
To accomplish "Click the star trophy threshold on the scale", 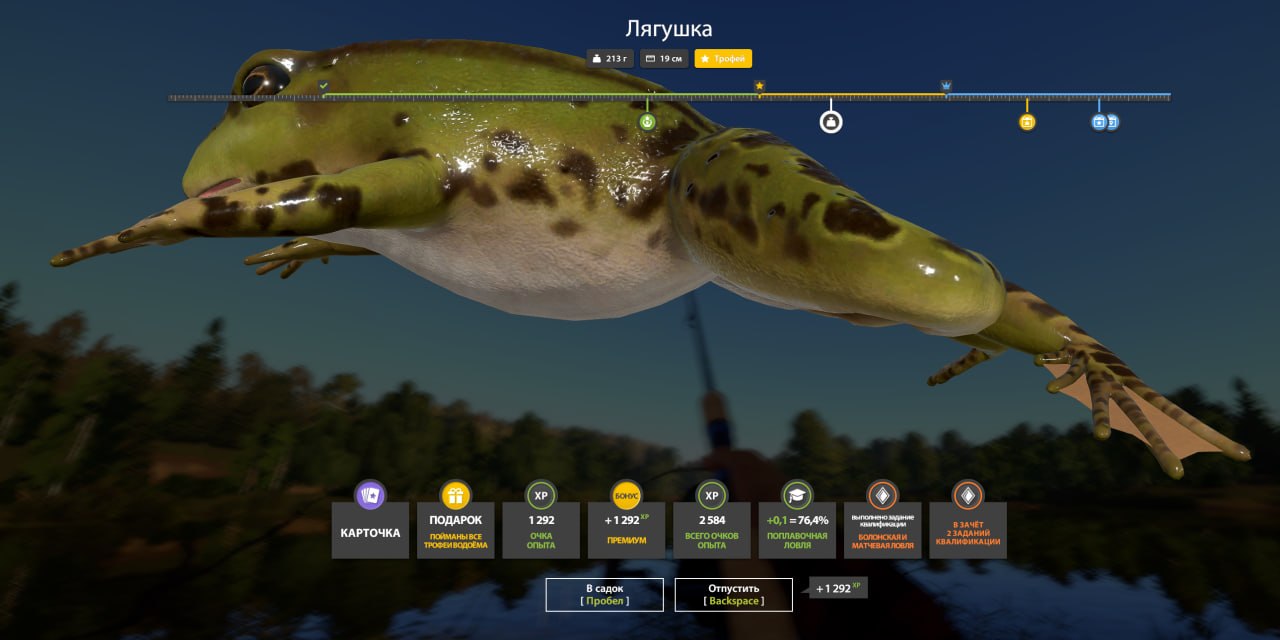I will click(x=759, y=87).
